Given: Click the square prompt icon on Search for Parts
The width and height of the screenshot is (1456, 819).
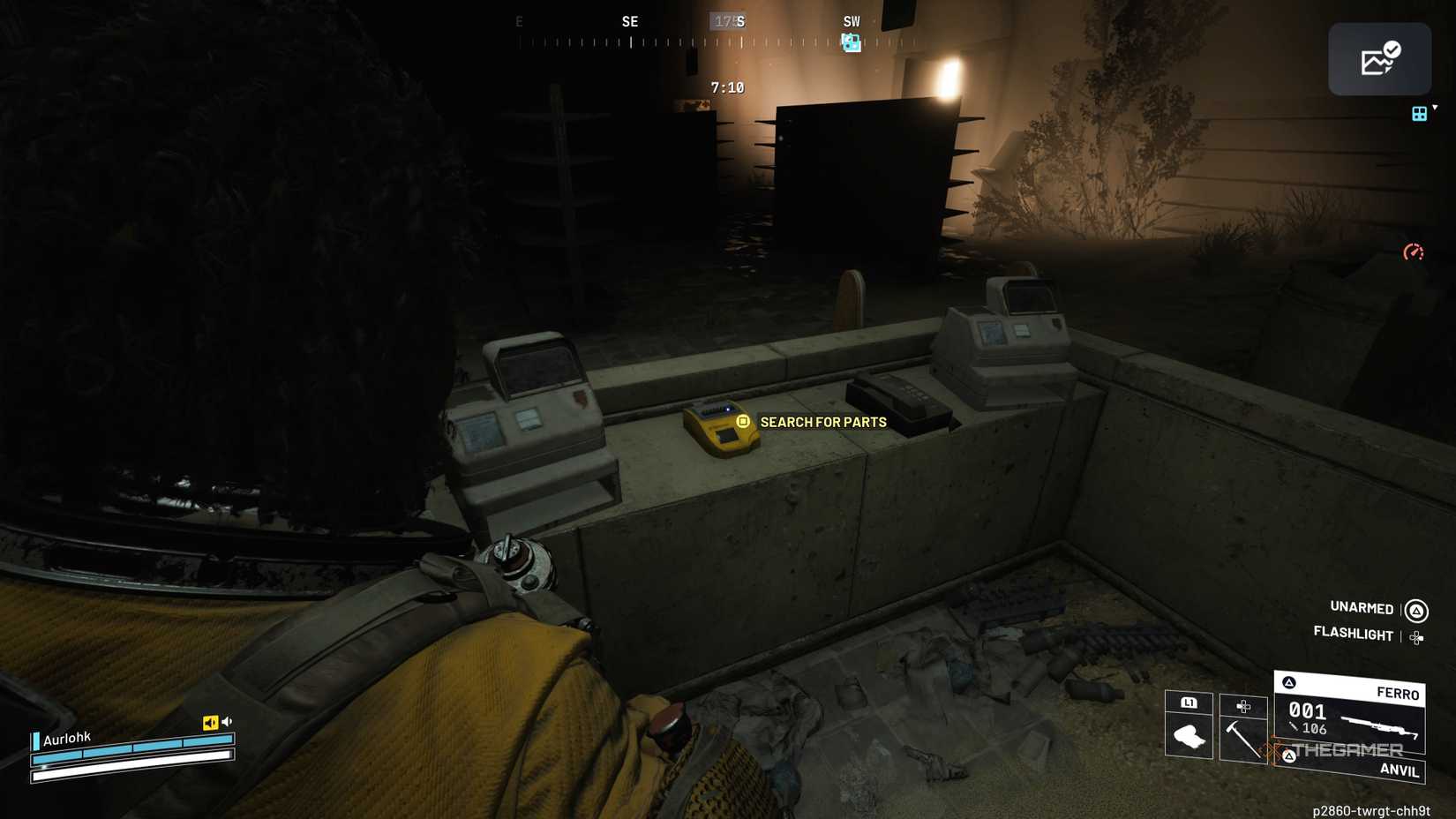Looking at the screenshot, I should point(741,422).
